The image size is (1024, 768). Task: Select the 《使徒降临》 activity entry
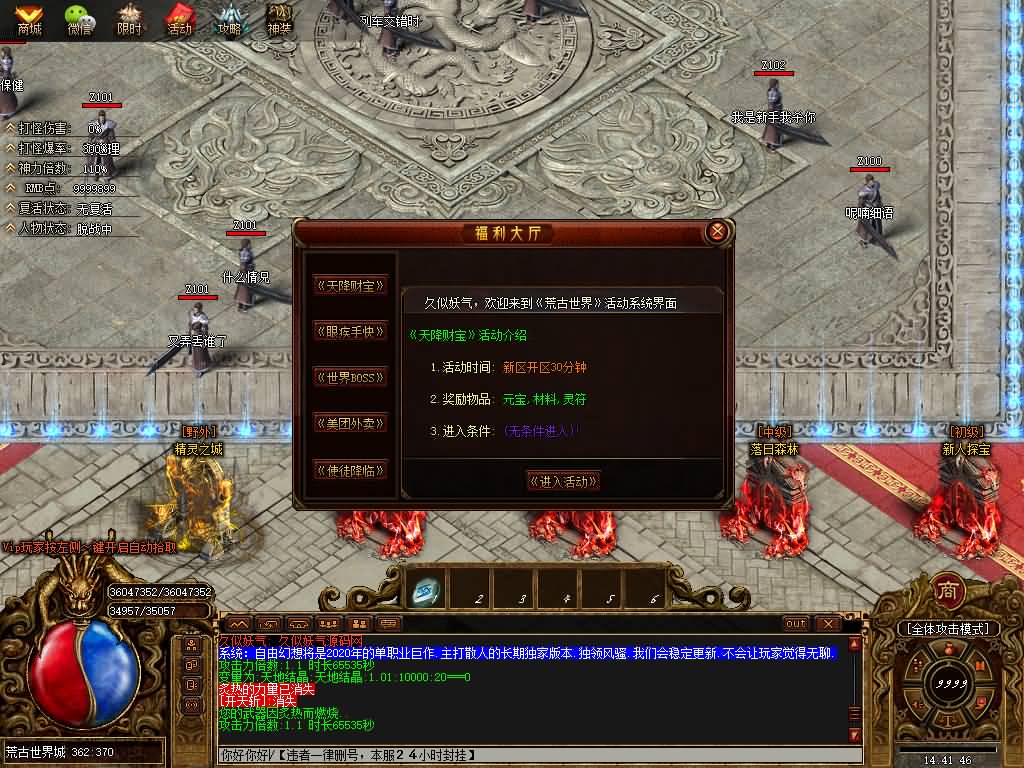(x=349, y=469)
